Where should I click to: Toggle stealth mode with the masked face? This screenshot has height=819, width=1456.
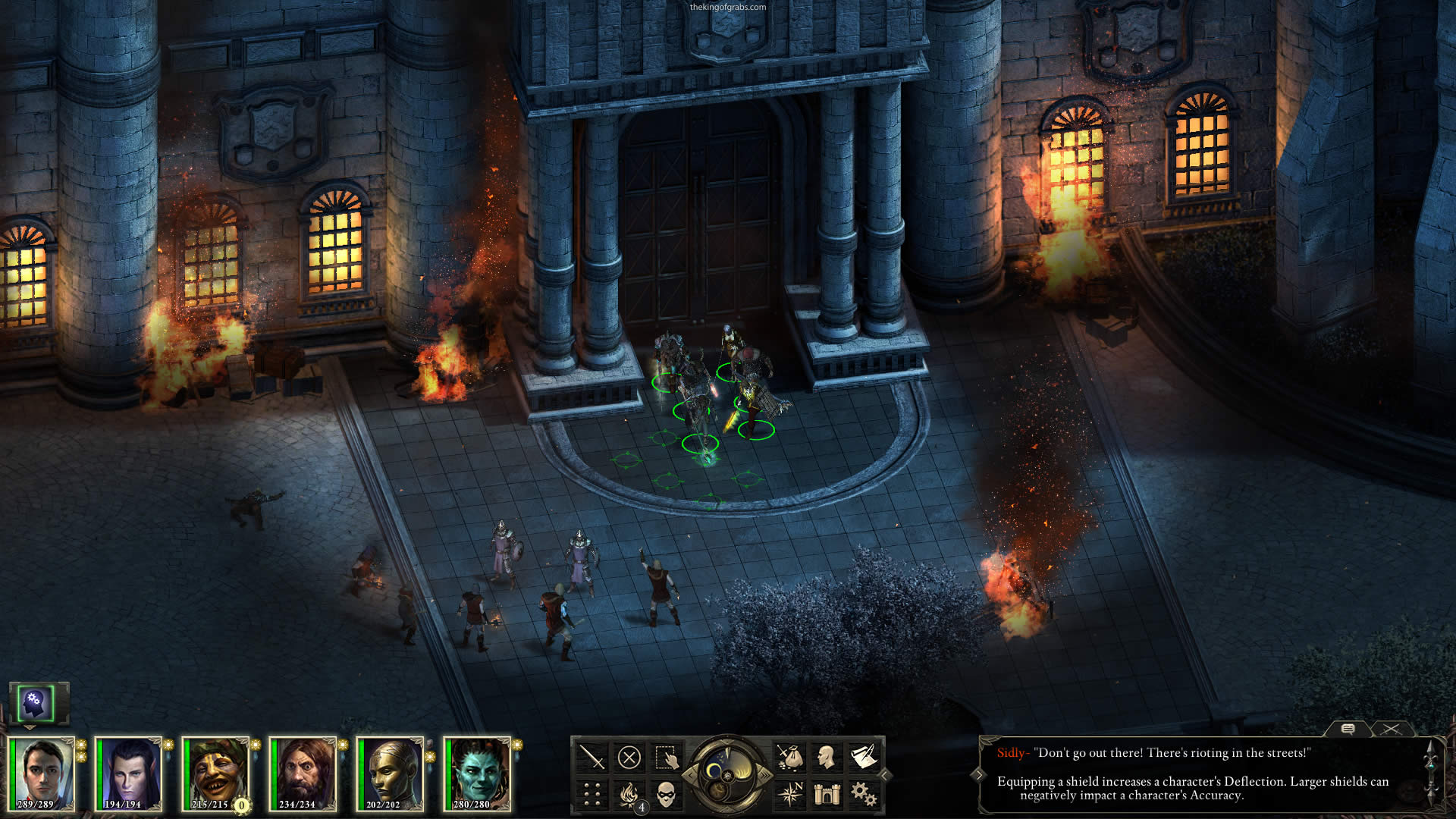pos(666,795)
